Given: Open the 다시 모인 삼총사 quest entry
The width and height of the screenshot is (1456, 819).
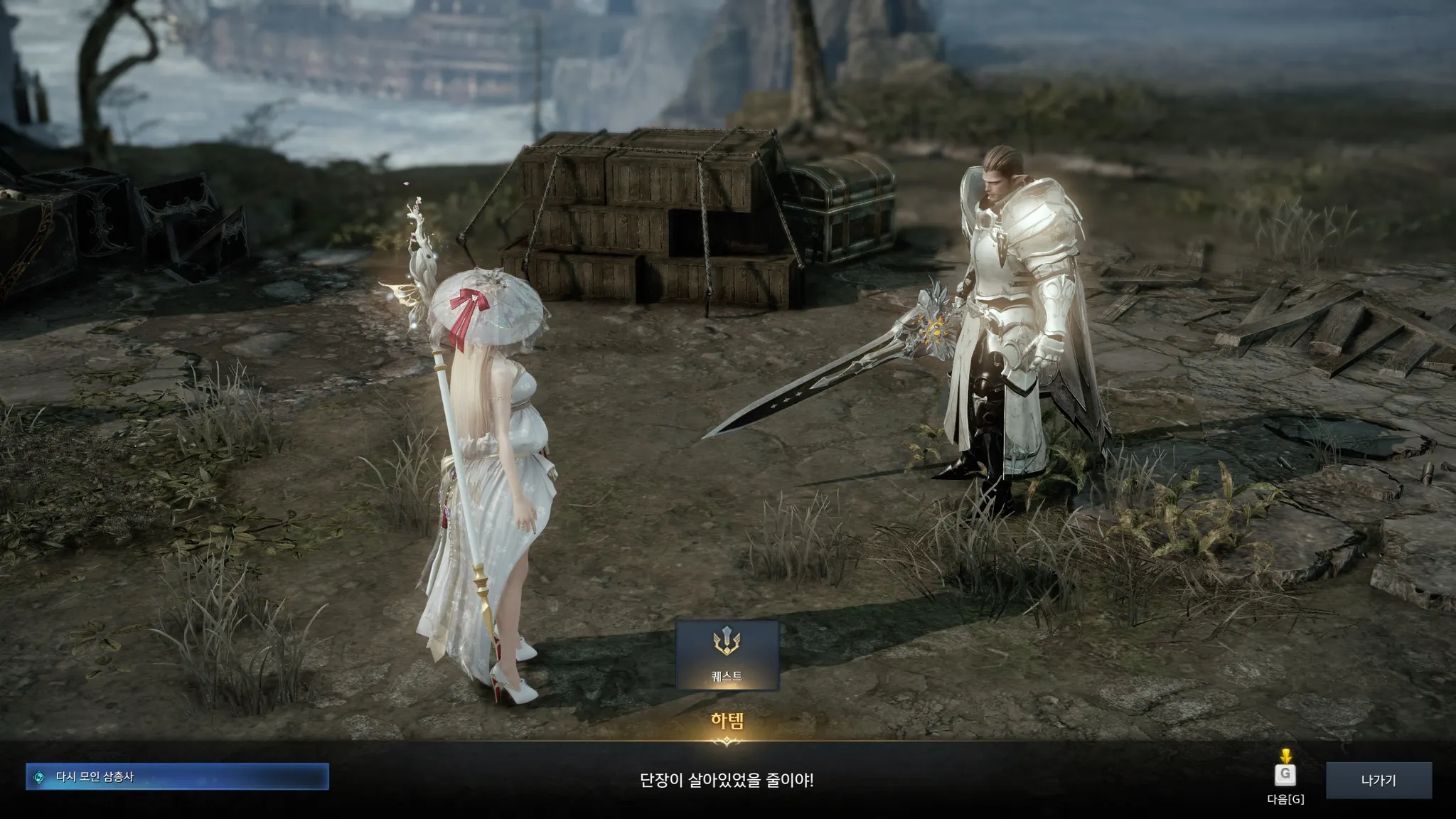Looking at the screenshot, I should point(177,777).
